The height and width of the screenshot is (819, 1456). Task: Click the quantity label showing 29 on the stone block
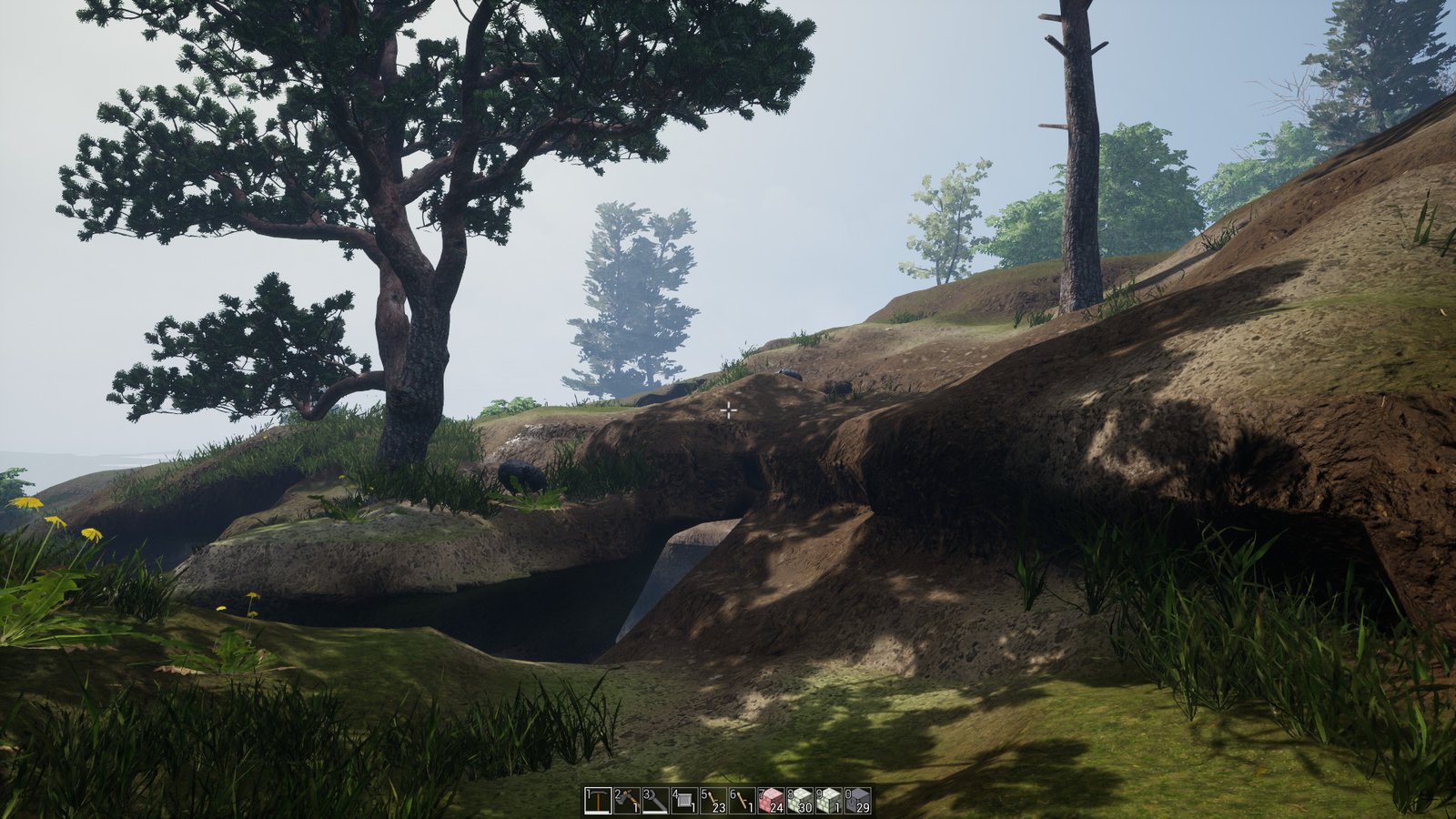865,807
